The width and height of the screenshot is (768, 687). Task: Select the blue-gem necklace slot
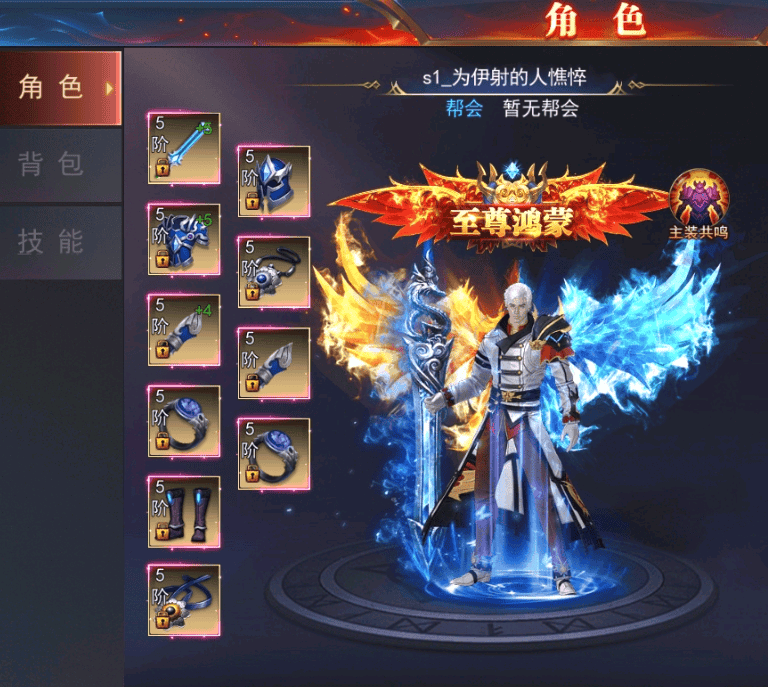[274, 271]
